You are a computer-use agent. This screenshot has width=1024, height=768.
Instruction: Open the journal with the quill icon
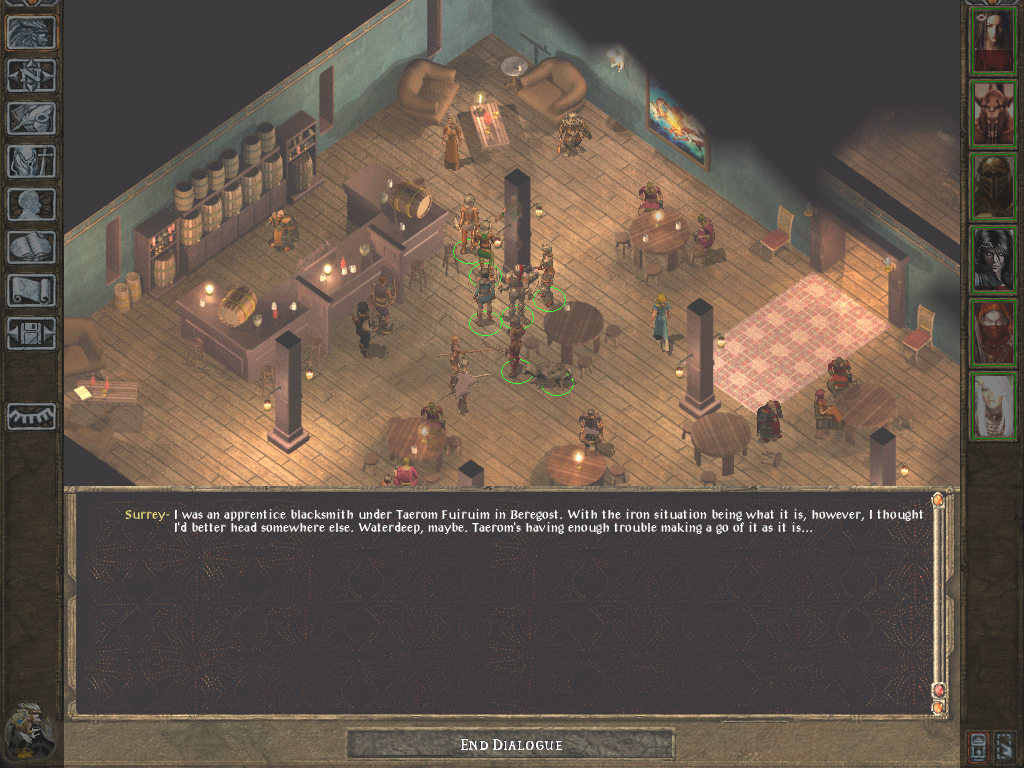pos(31,118)
